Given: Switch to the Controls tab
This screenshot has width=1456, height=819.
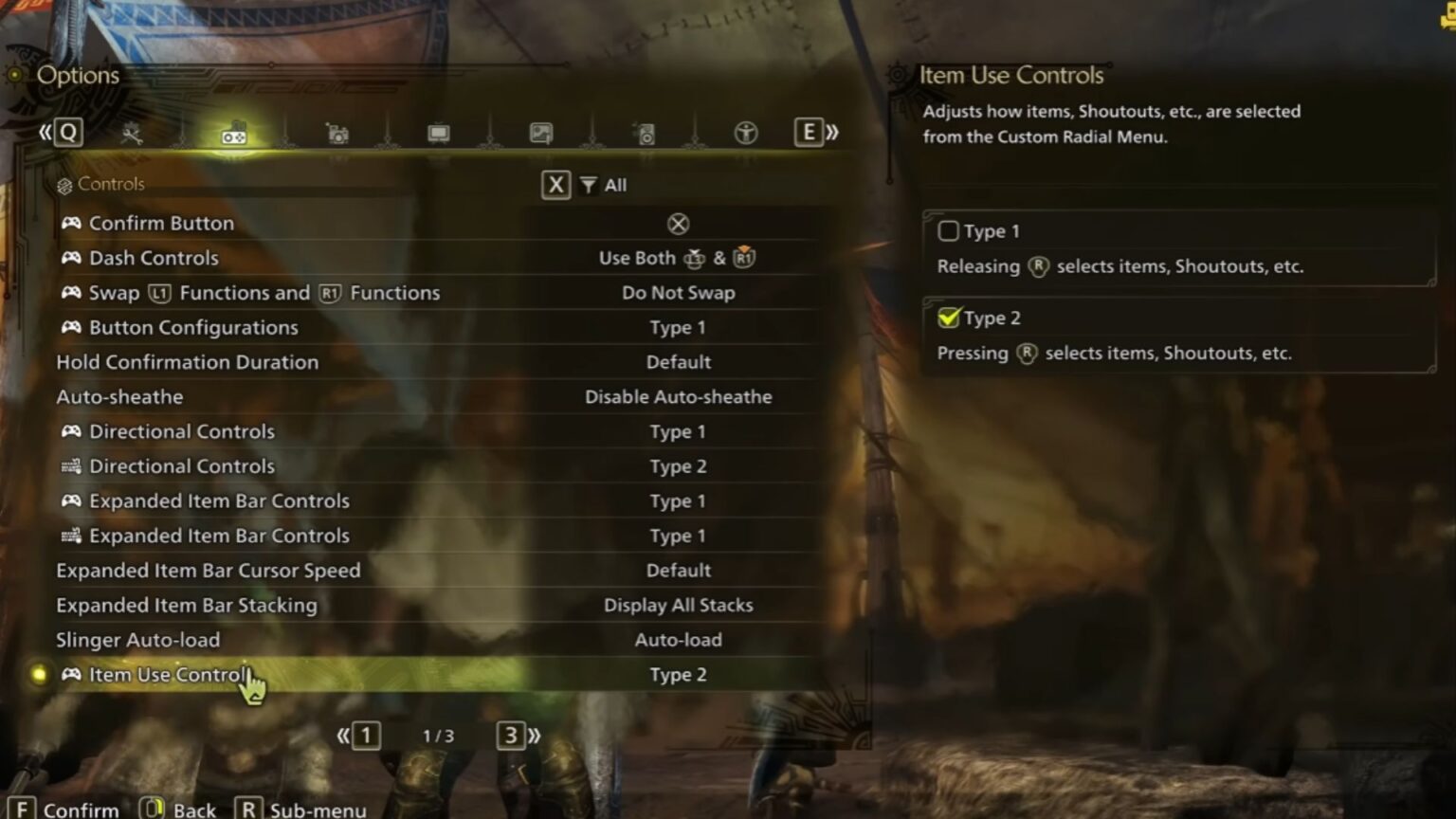Looking at the screenshot, I should [x=114, y=184].
